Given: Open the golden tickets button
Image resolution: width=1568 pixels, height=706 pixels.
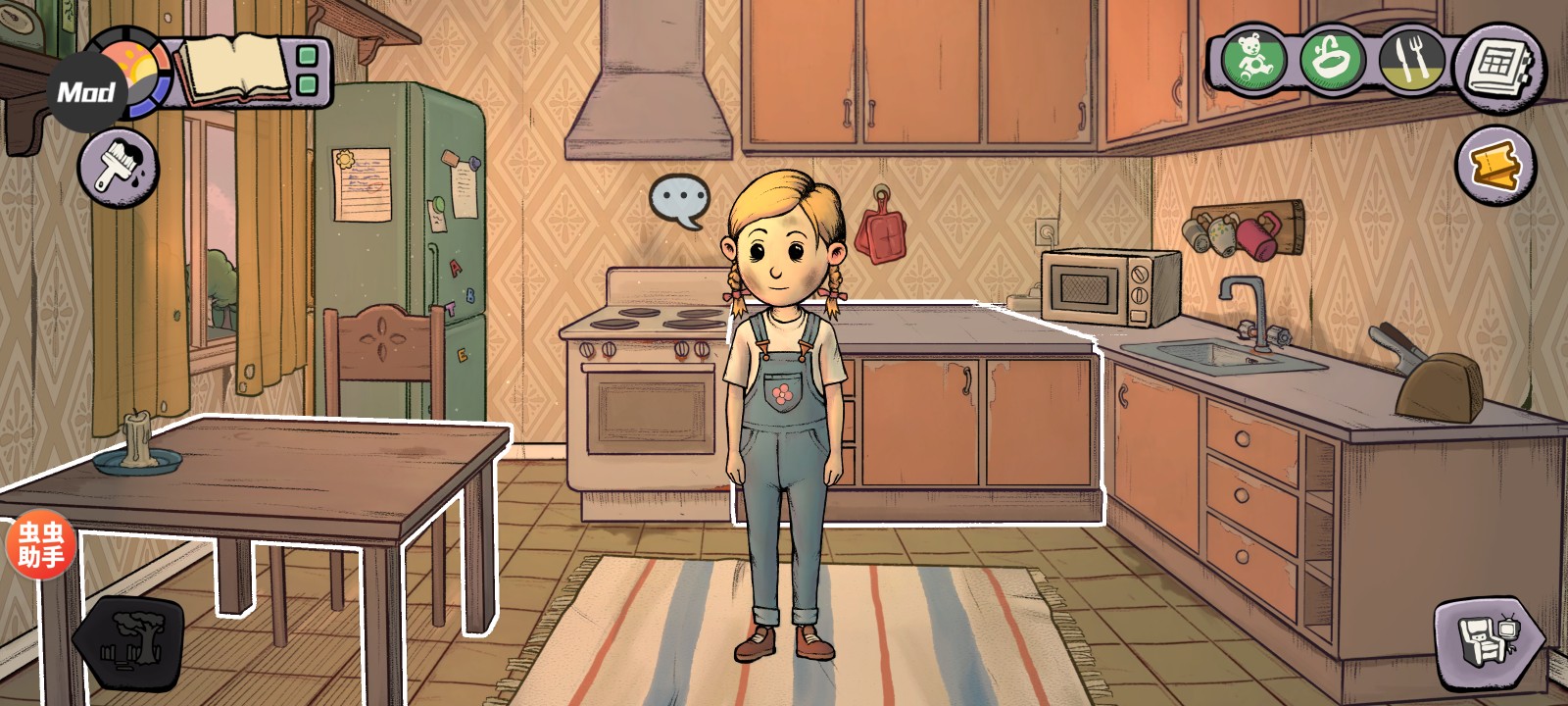Looking at the screenshot, I should tap(1495, 166).
